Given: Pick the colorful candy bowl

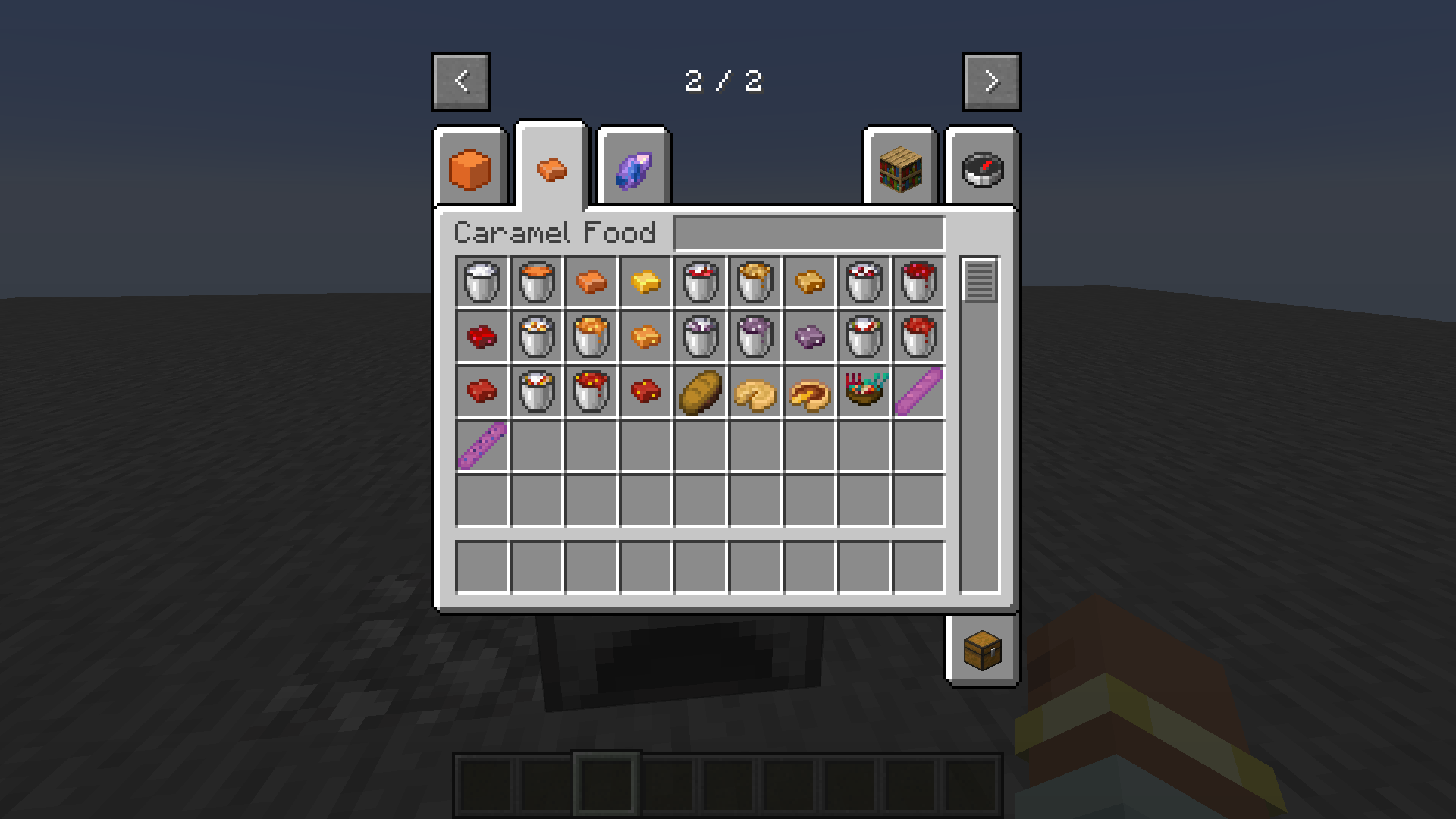Looking at the screenshot, I should coord(863,391).
